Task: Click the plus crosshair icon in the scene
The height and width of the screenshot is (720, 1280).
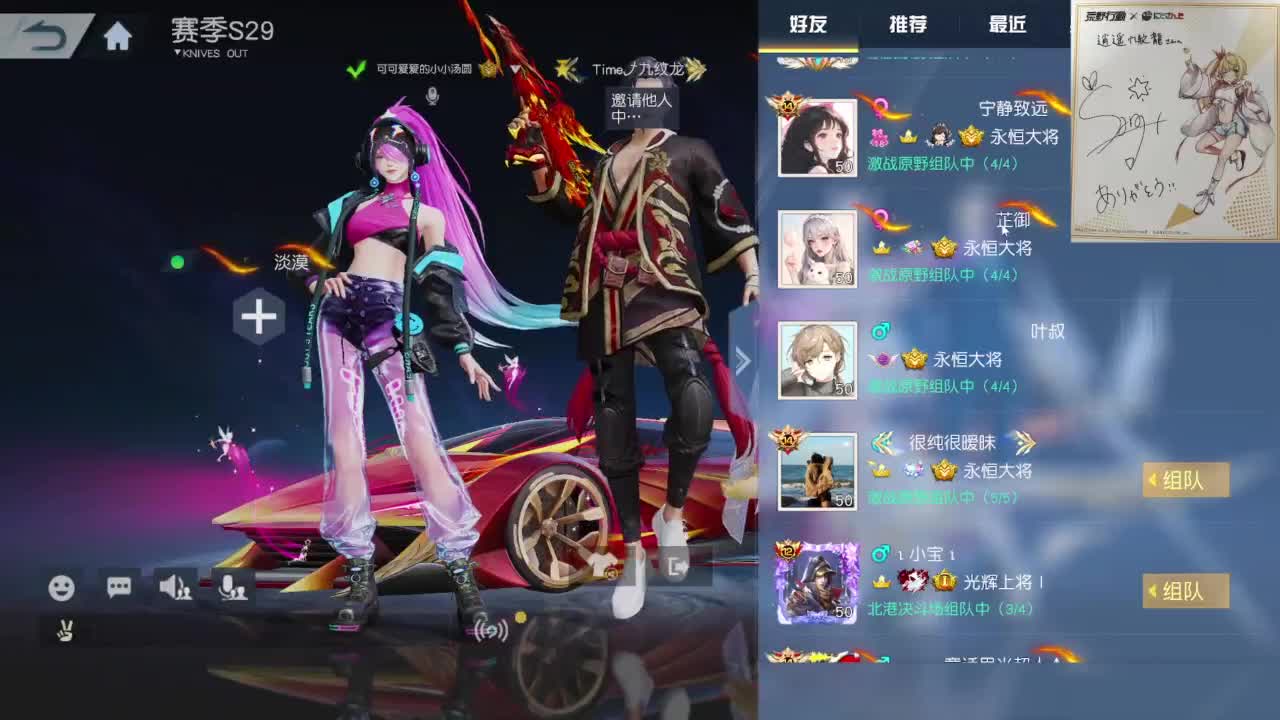Action: (259, 317)
